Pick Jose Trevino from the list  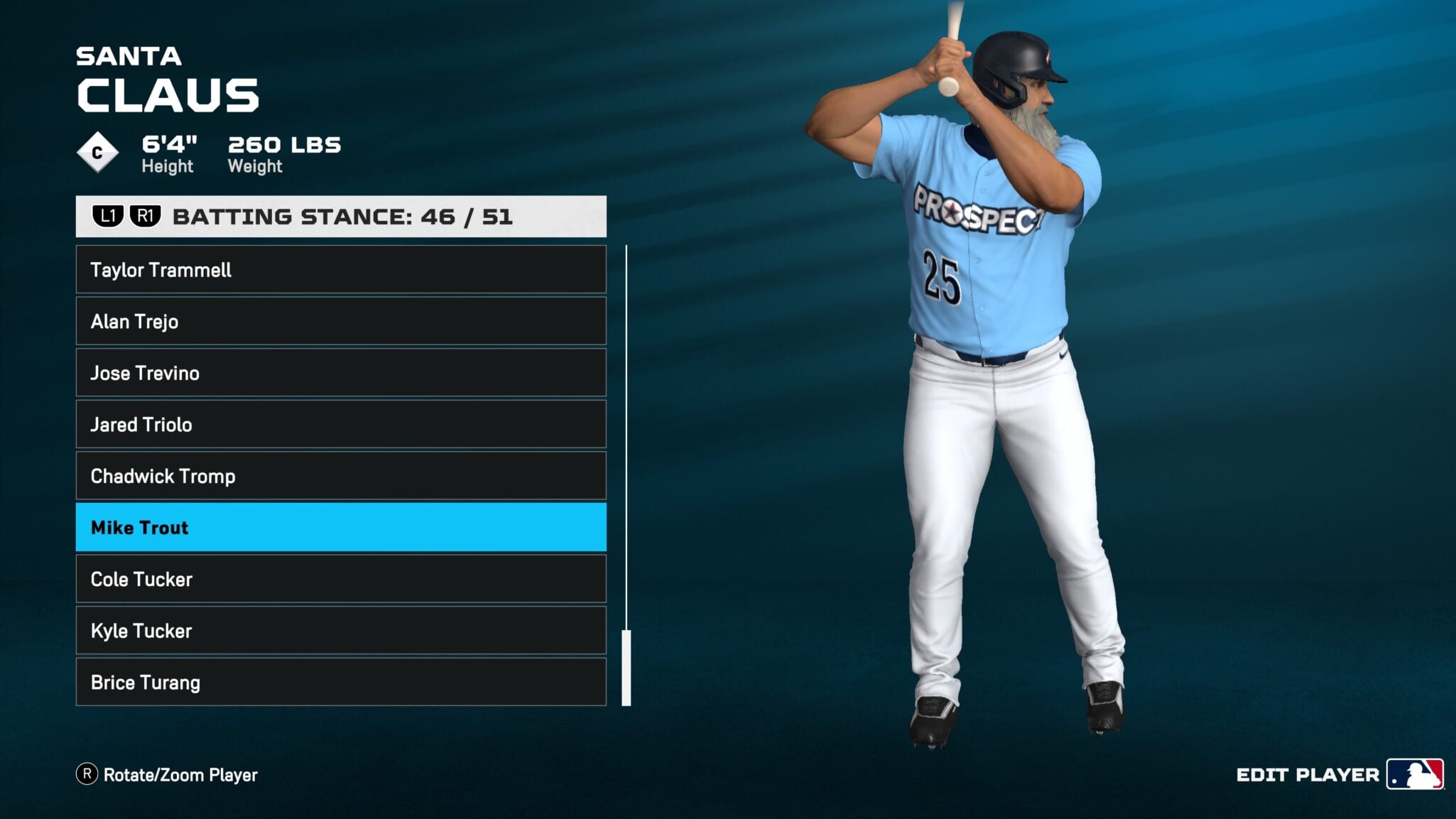tap(341, 373)
